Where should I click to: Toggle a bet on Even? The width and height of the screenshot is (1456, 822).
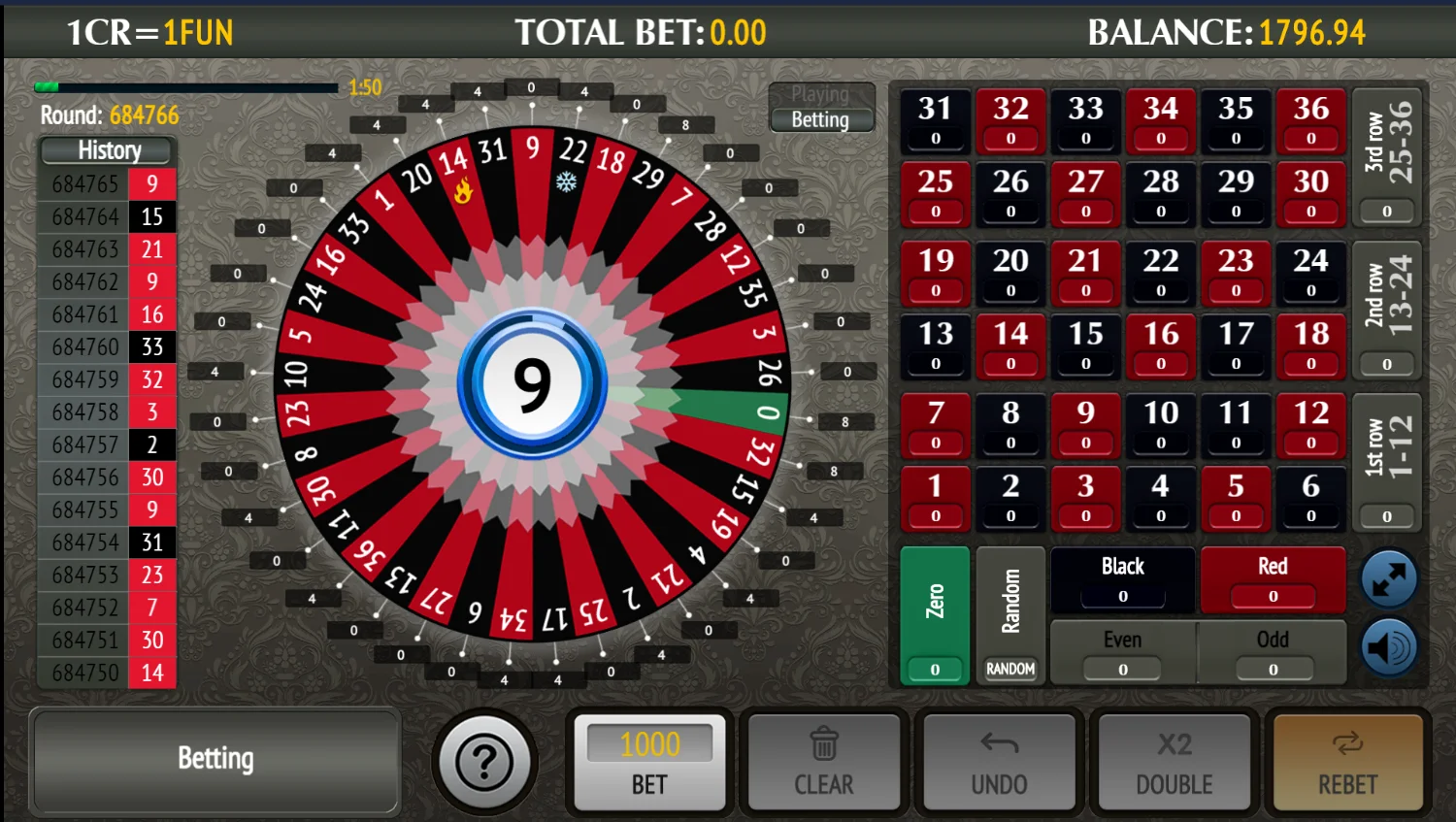click(1122, 650)
